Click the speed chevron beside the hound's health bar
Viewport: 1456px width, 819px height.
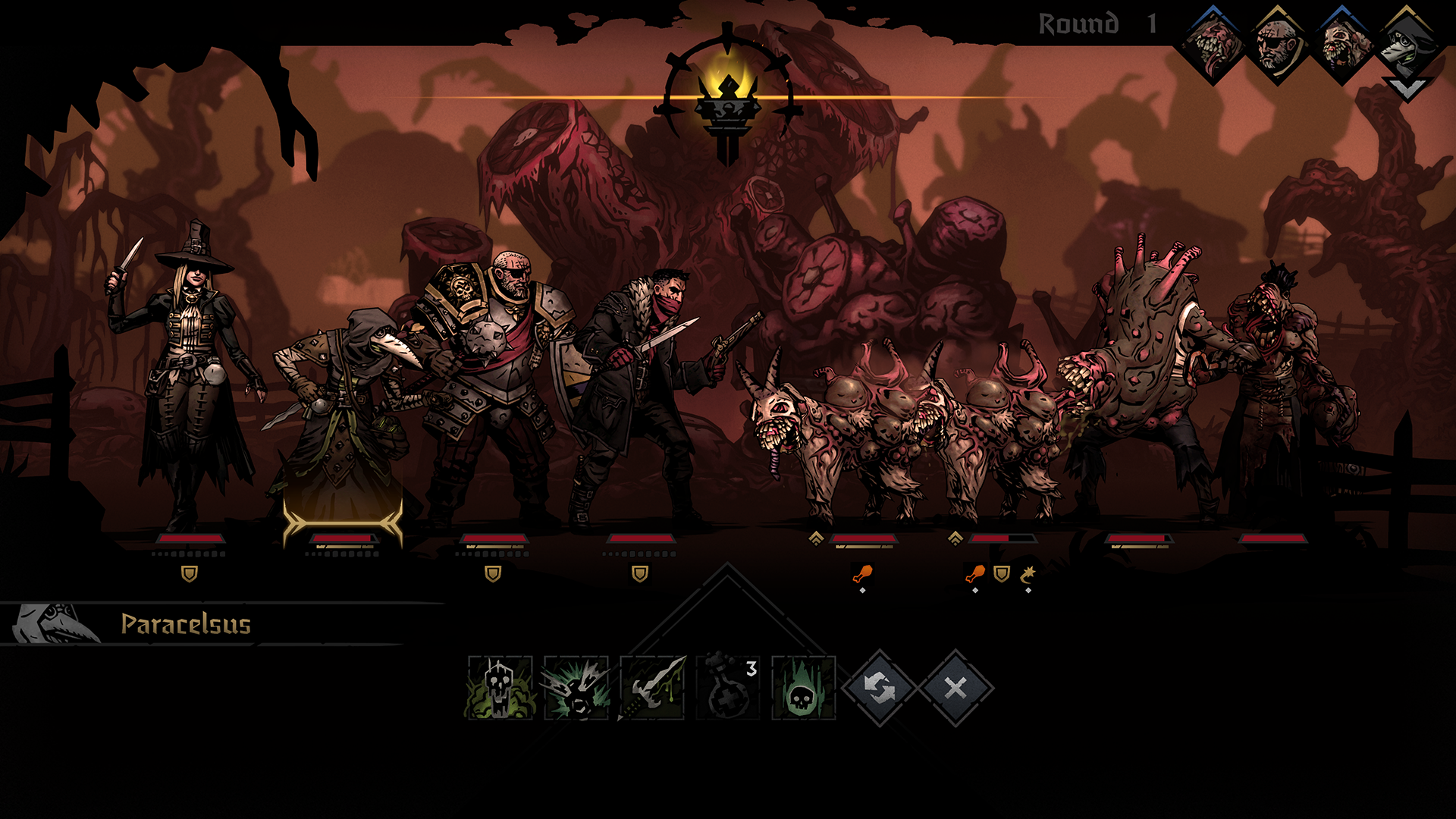(x=816, y=539)
